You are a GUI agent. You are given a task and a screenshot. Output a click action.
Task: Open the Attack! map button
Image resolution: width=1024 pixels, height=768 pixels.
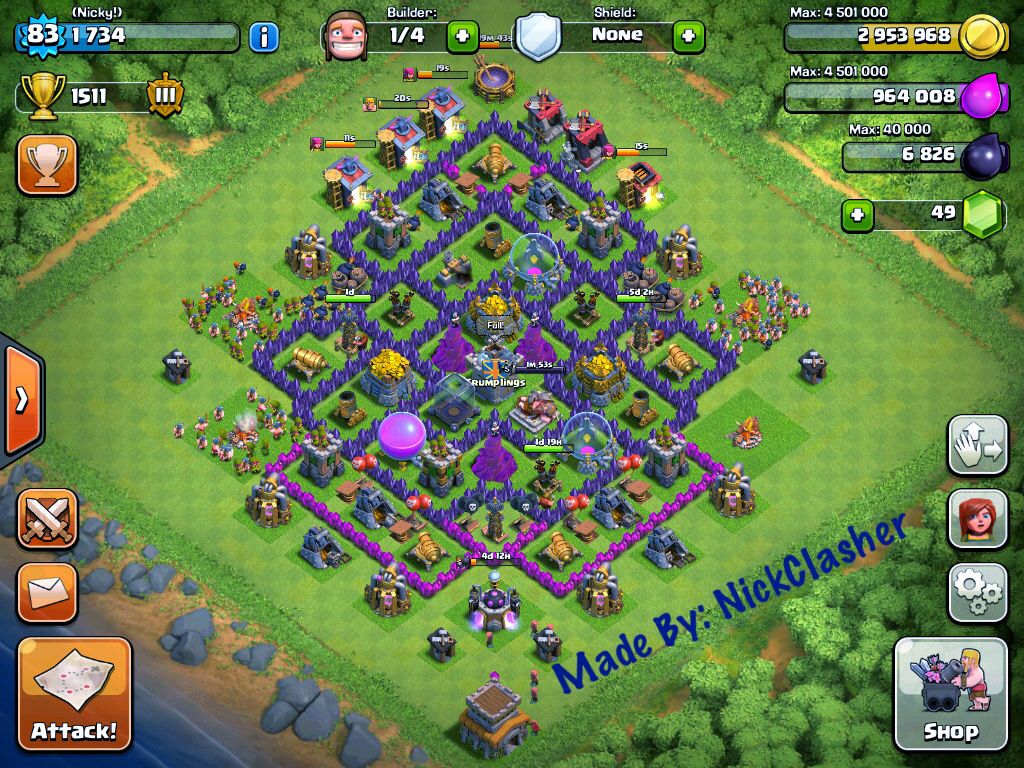pos(74,692)
